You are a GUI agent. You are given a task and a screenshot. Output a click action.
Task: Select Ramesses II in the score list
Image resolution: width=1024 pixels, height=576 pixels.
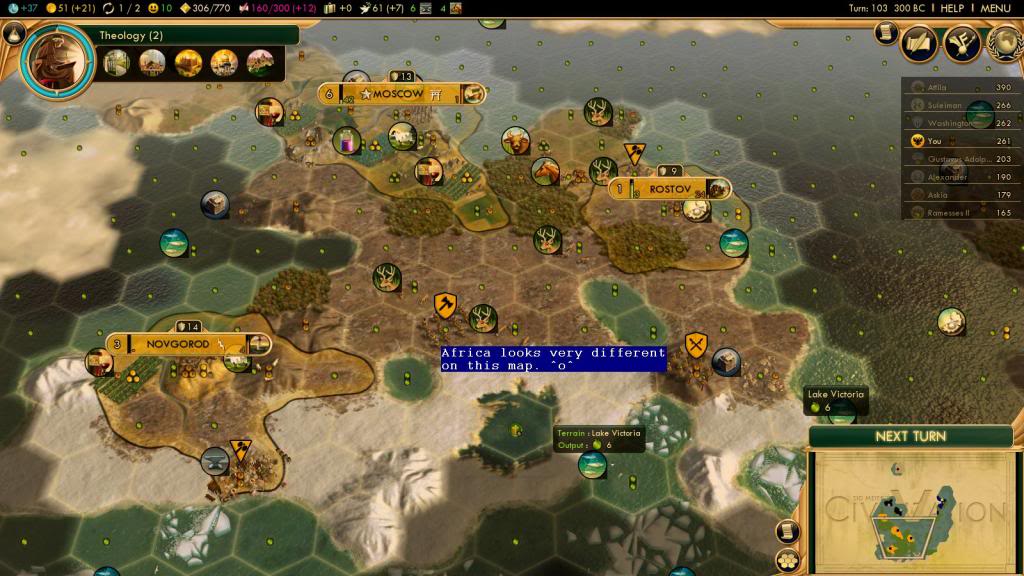(961, 212)
